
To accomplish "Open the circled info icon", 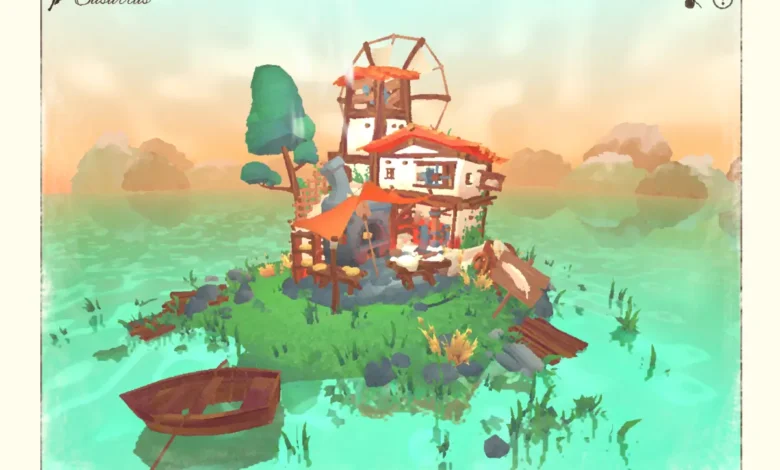I will coord(722,3).
